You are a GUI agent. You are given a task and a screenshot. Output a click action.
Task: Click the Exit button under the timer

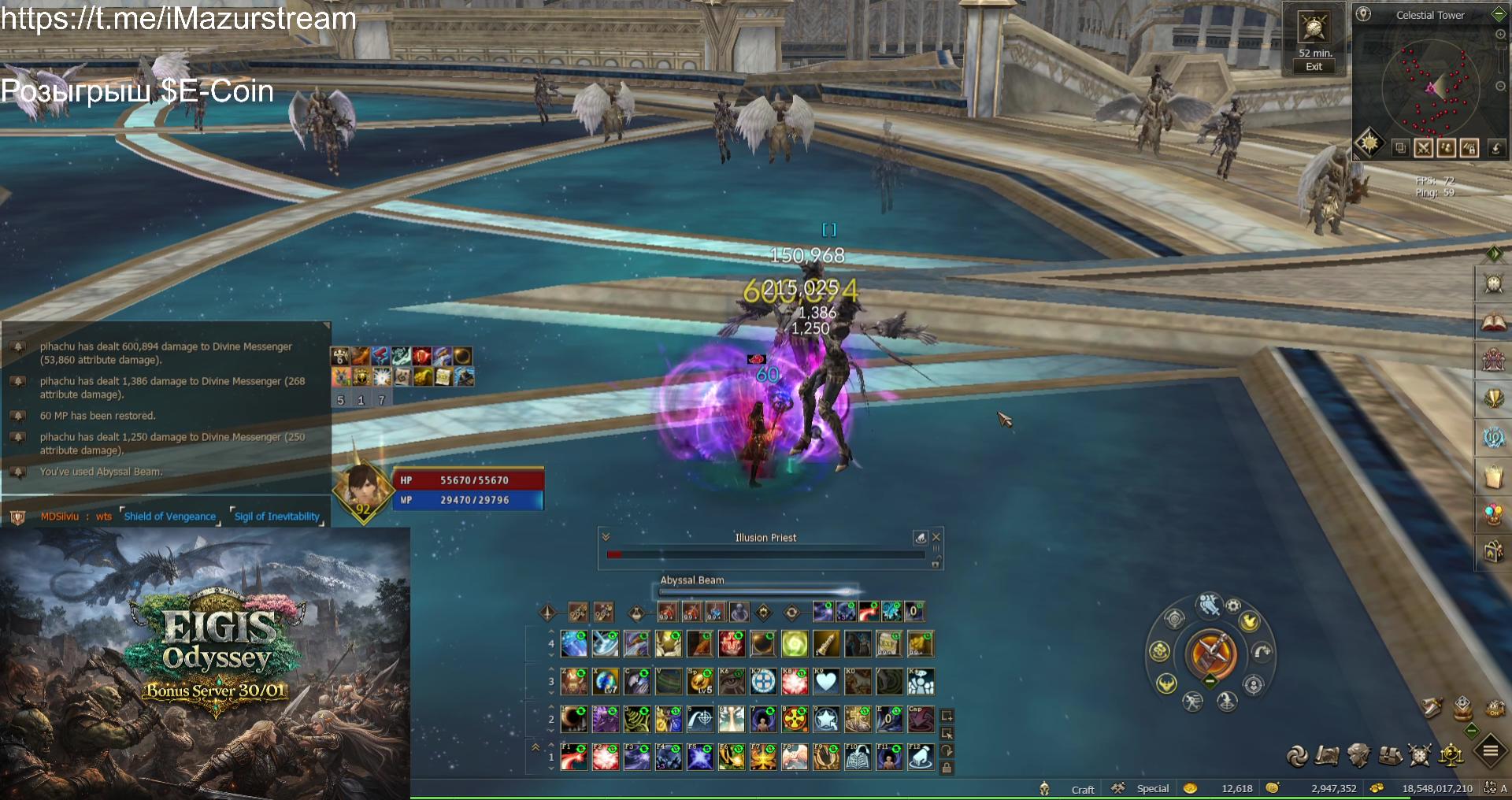click(1314, 67)
